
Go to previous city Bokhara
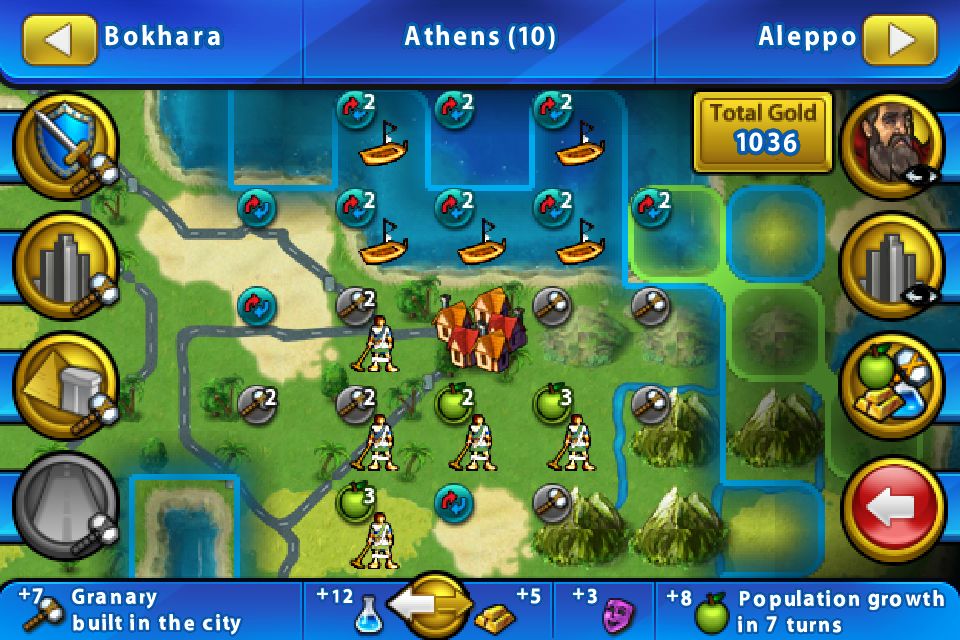pos(58,38)
